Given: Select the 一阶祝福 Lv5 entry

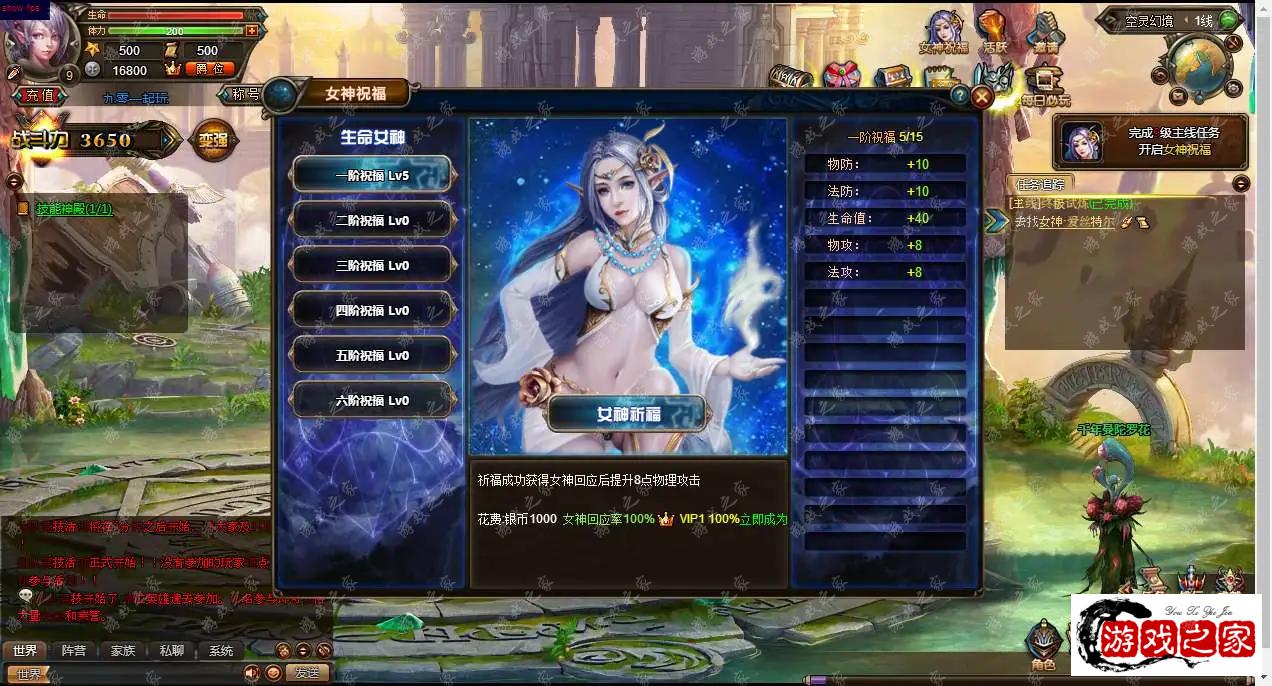Looking at the screenshot, I should coord(372,175).
